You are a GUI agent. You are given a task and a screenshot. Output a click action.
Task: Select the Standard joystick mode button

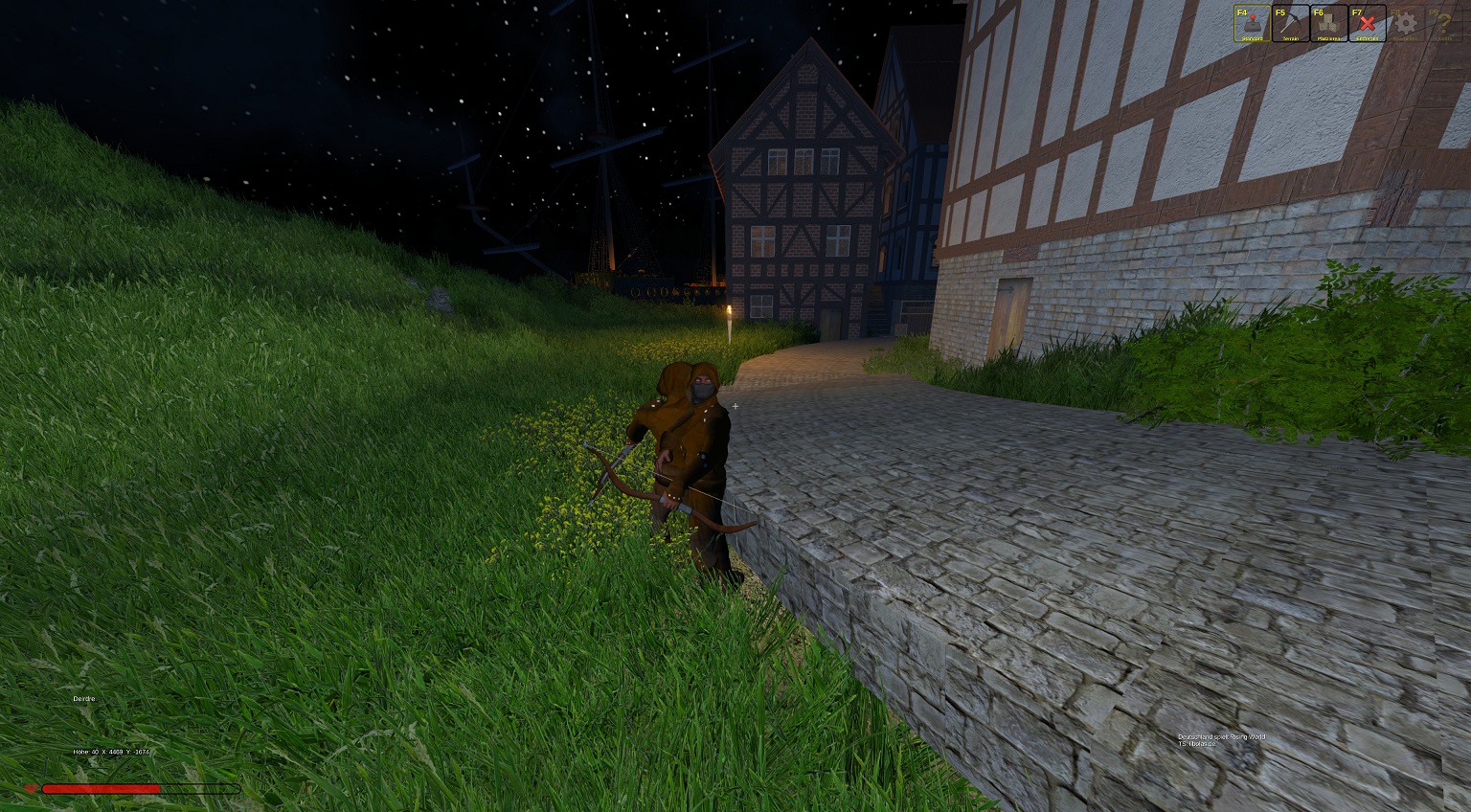[x=1252, y=24]
